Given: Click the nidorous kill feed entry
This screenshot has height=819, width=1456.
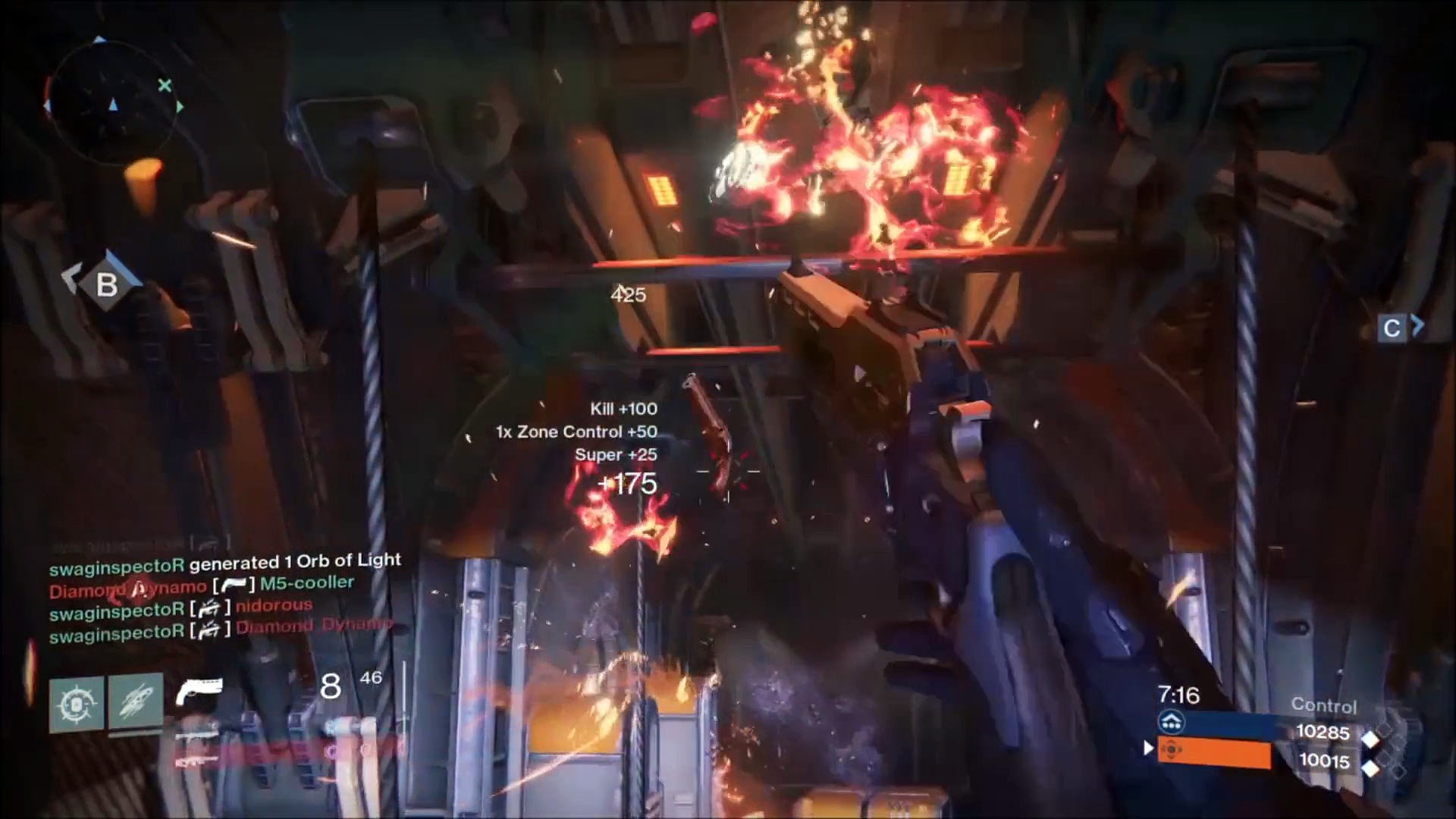Looking at the screenshot, I should click(180, 607).
